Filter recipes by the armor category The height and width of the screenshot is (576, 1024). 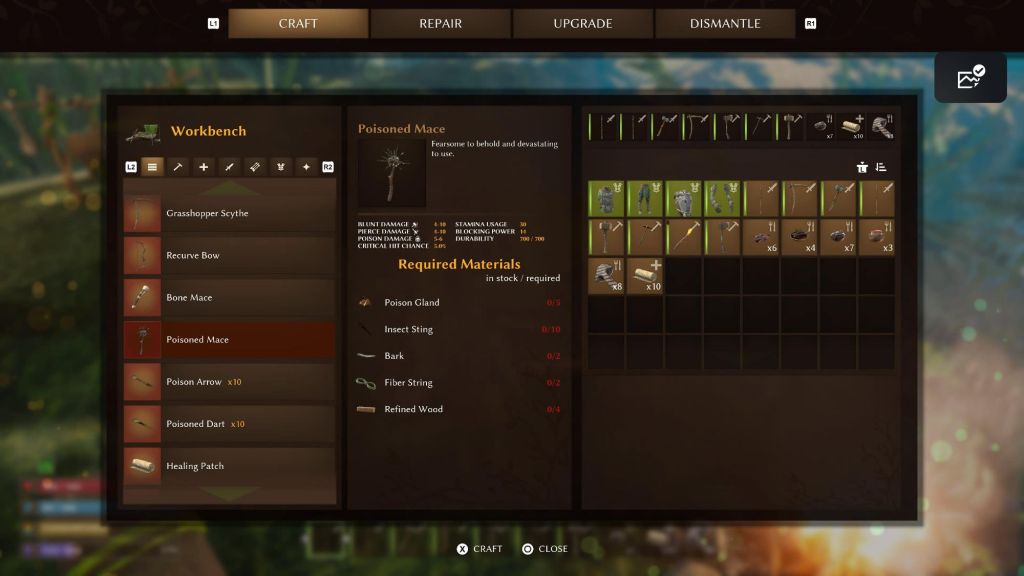click(281, 167)
